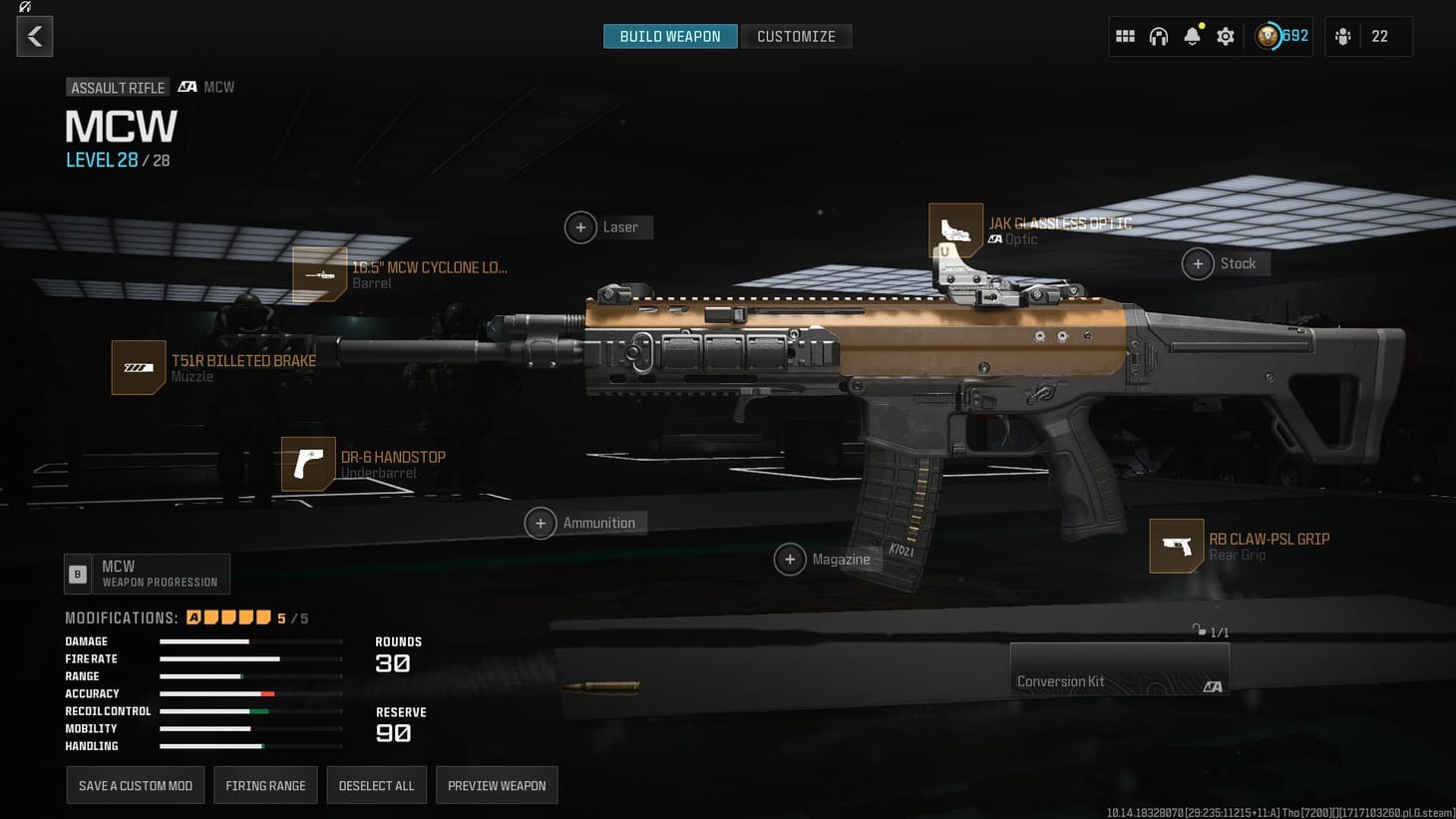Screen dimensions: 1456x819
Task: Select the RB Claw-PSL rear grip
Action: click(1177, 546)
